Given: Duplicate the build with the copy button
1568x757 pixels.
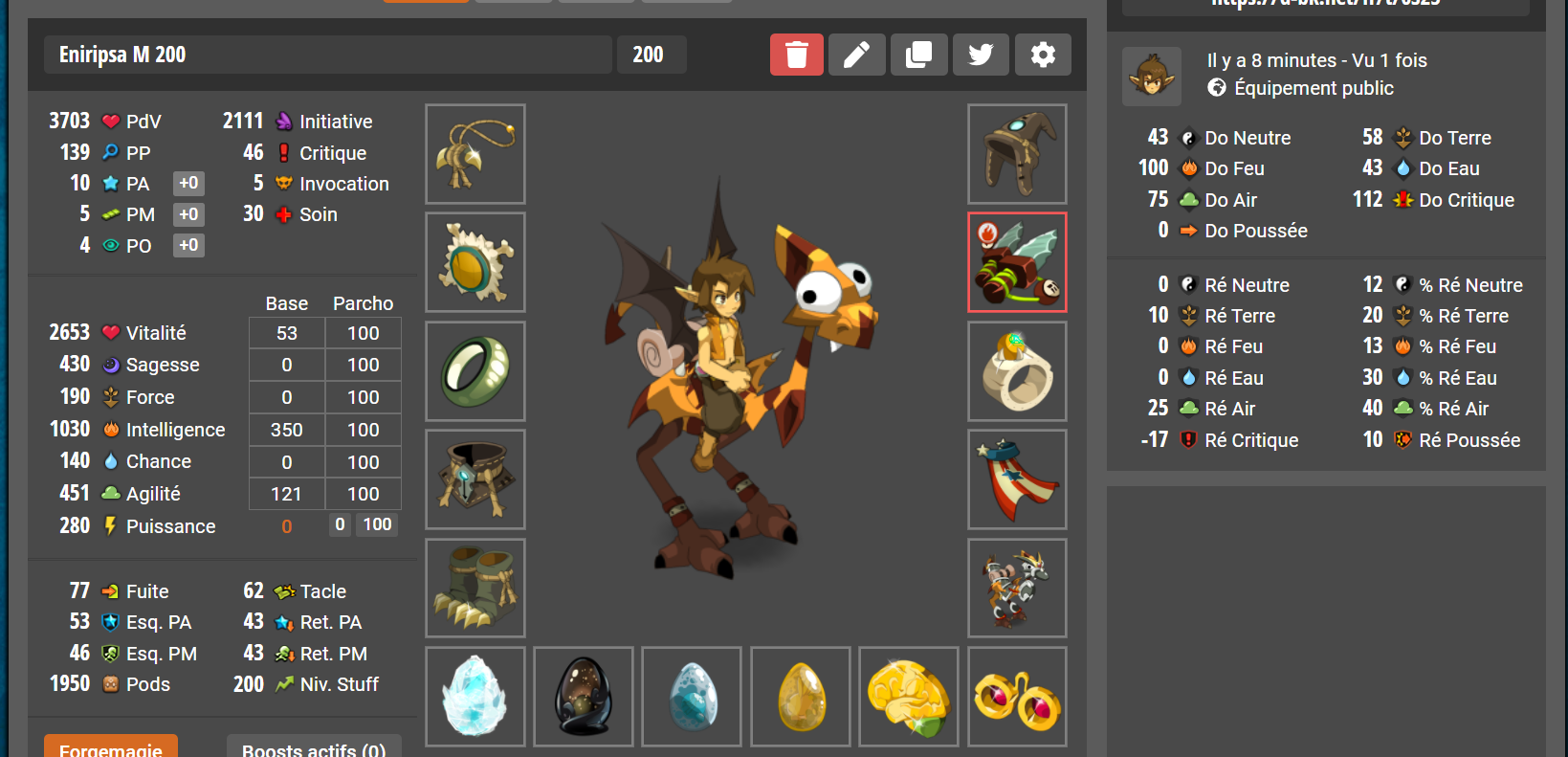Looking at the screenshot, I should coord(918,55).
